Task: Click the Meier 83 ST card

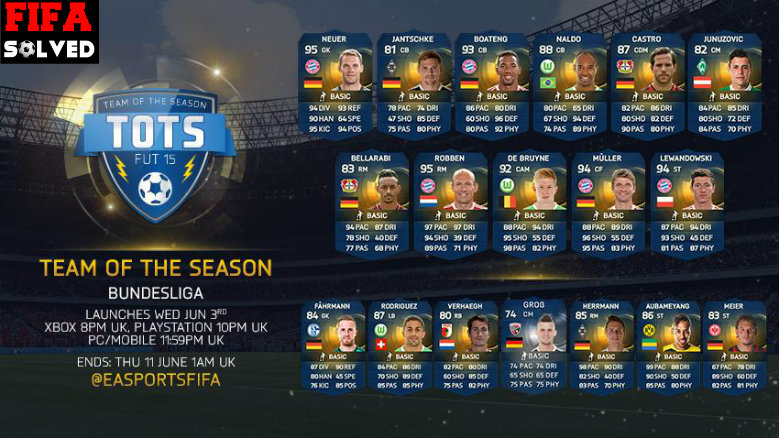Action: click(732, 347)
